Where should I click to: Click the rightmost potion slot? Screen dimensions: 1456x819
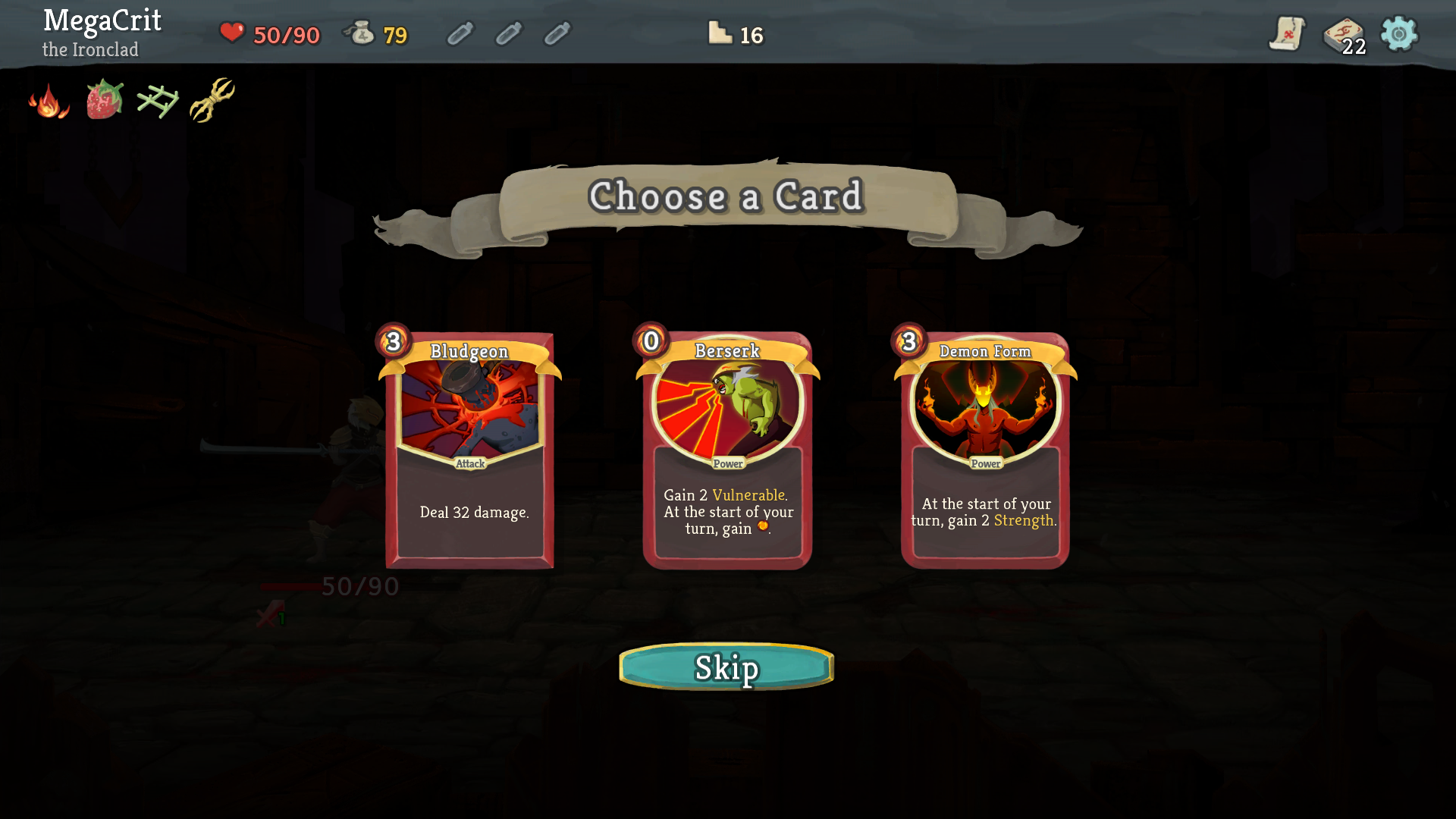click(x=557, y=34)
